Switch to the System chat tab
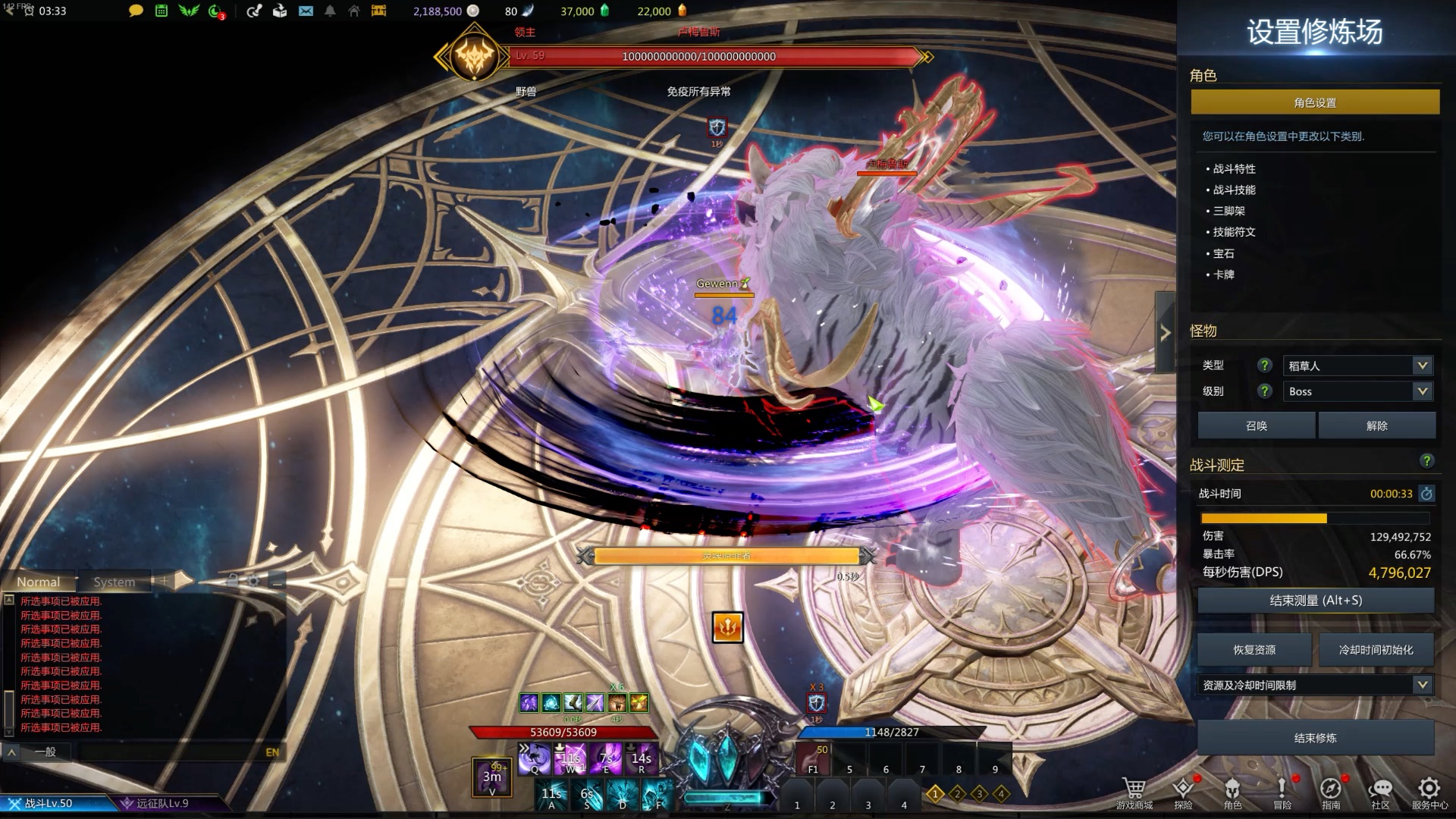Image resolution: width=1456 pixels, height=819 pixels. [x=115, y=582]
